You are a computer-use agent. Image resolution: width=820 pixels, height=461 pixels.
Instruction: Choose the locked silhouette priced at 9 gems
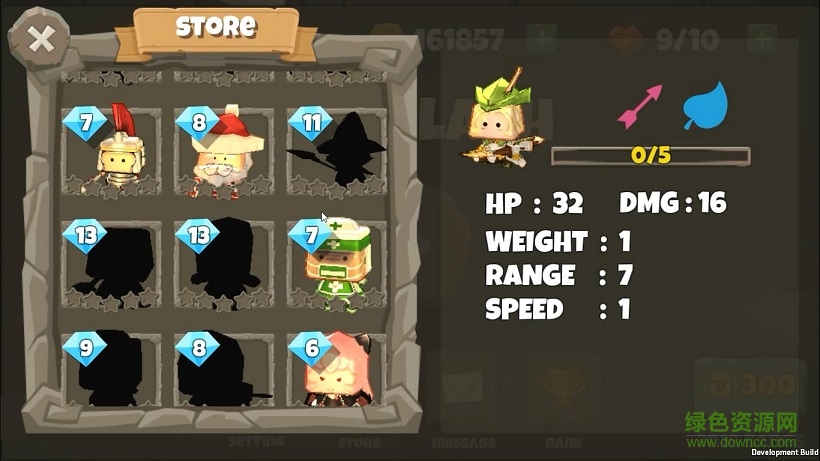[112, 372]
